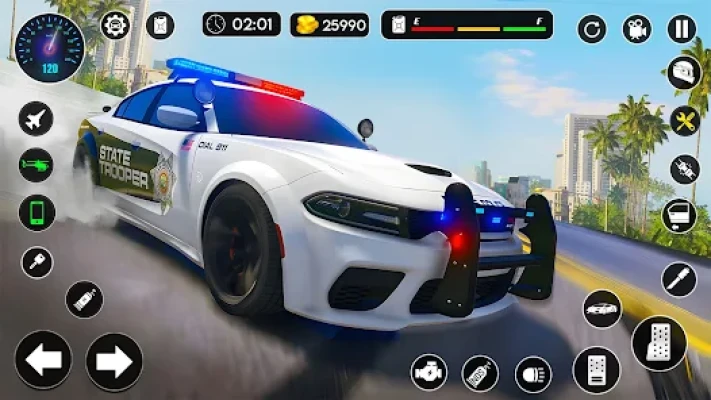The width and height of the screenshot is (711, 400).
Task: Tap the sports car silhouette icon
Action: pos(602,309)
